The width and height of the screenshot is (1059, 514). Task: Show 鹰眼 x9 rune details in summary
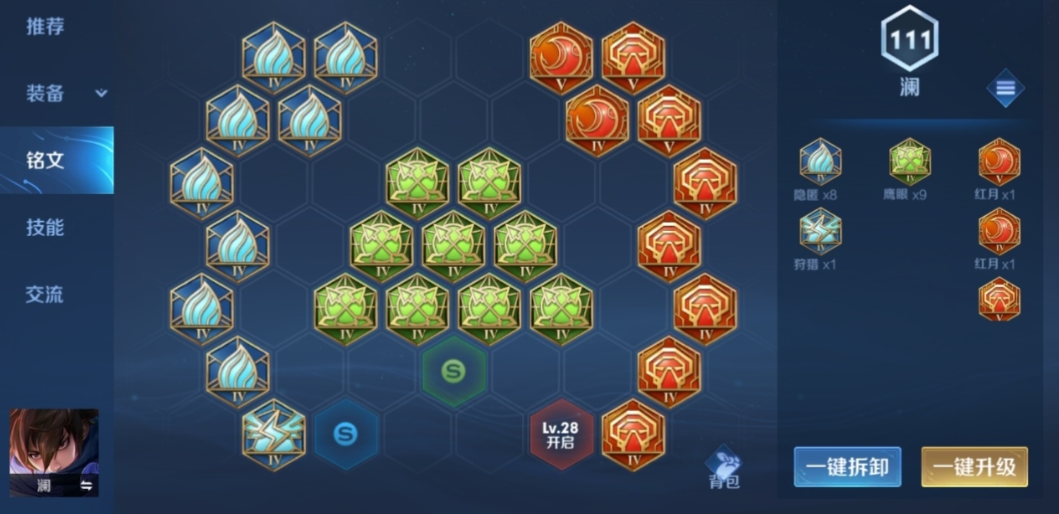[x=910, y=163]
